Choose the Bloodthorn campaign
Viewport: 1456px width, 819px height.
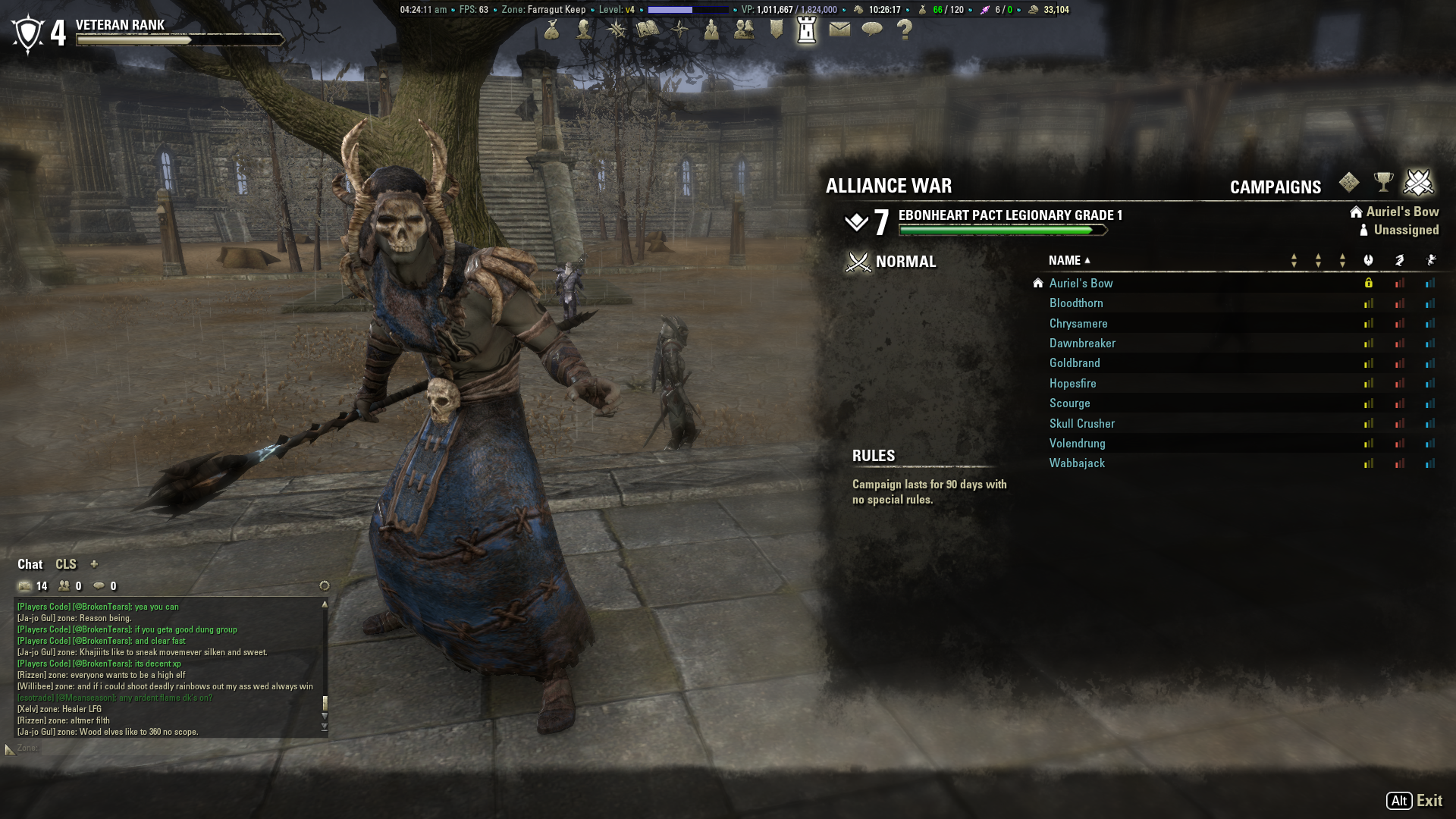(x=1076, y=303)
